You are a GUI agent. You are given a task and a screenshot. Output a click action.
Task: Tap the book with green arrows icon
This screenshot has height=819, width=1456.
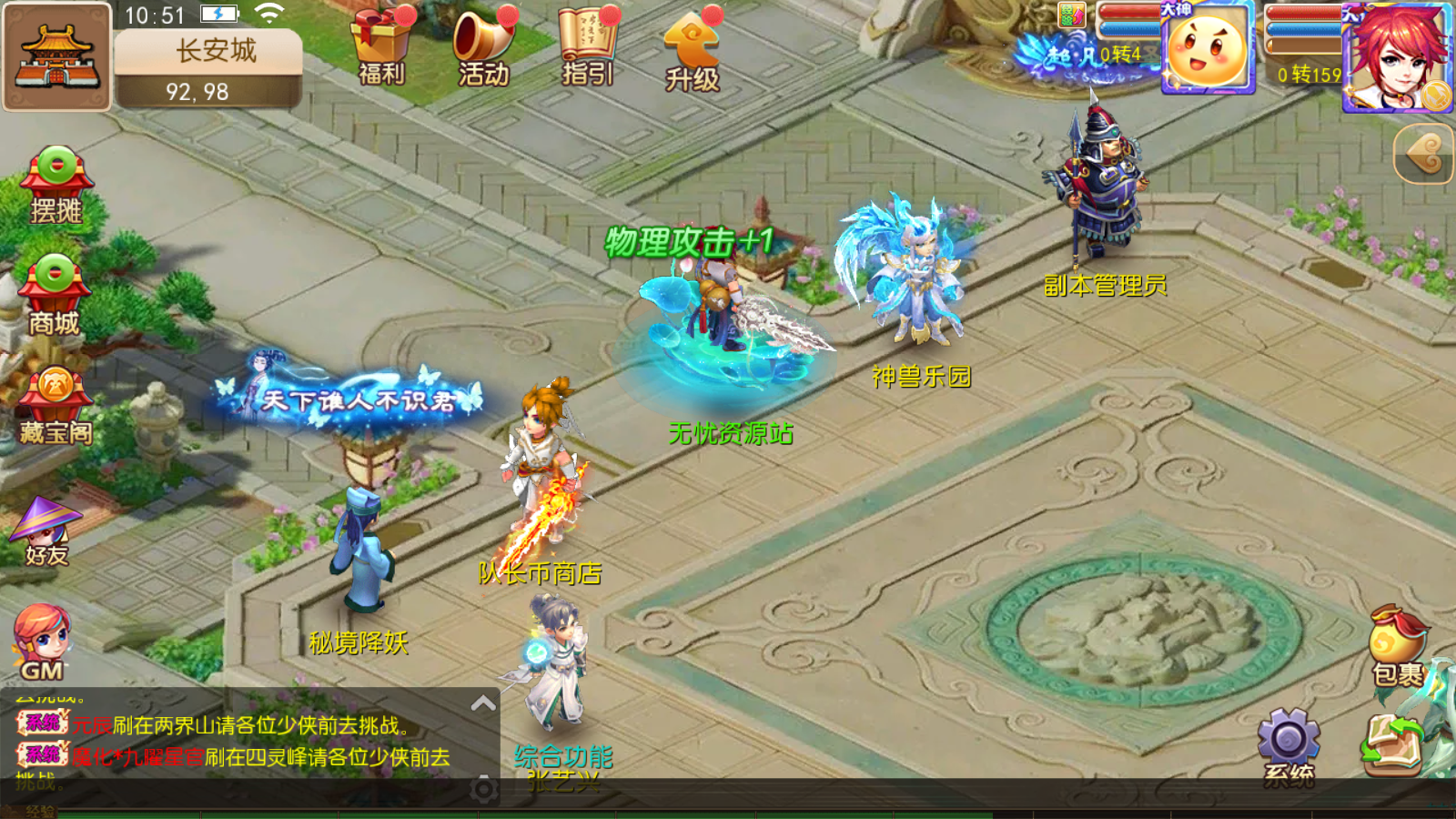pyautogui.click(x=1392, y=744)
